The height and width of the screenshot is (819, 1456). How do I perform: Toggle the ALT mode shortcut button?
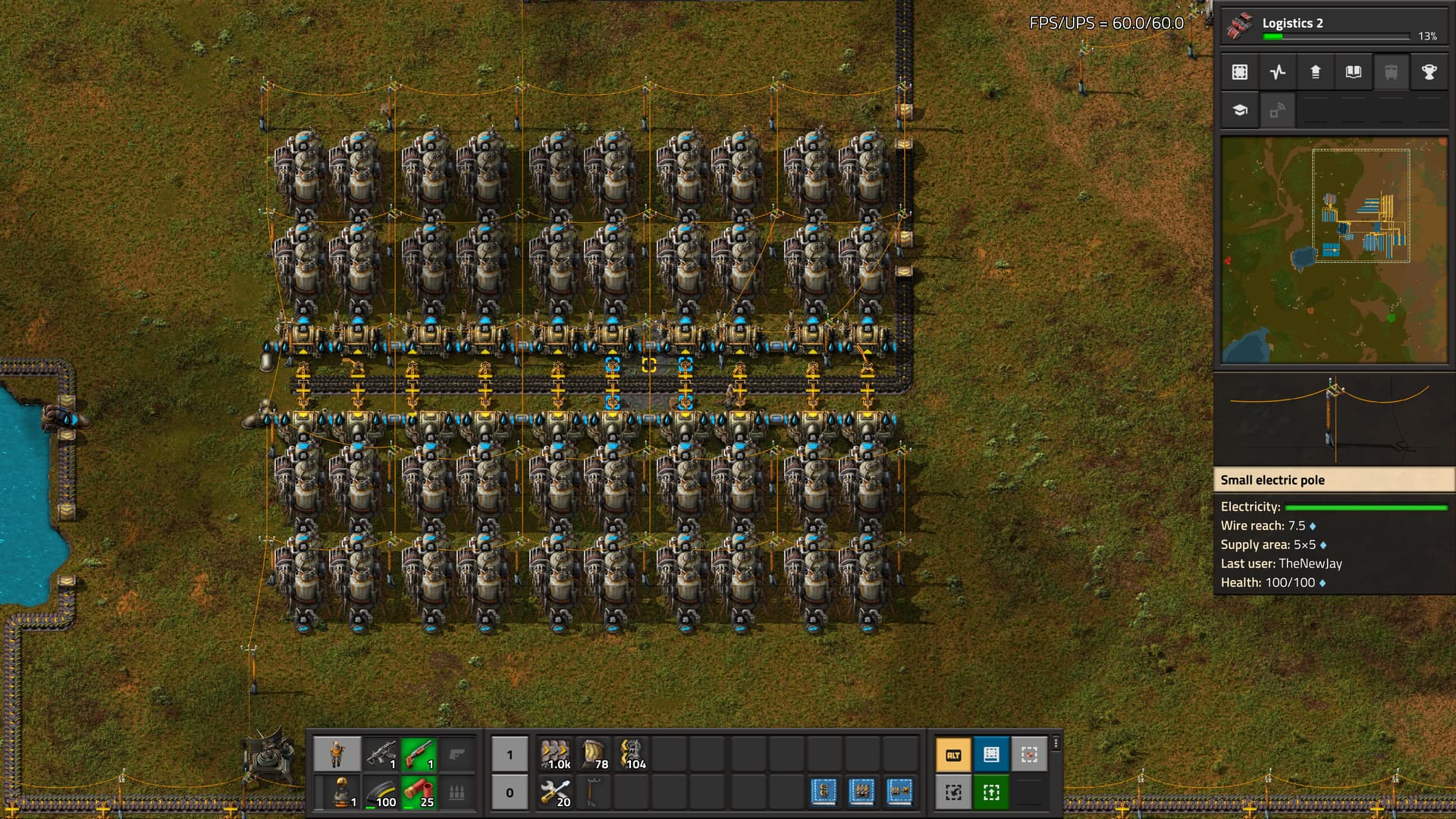click(x=953, y=755)
